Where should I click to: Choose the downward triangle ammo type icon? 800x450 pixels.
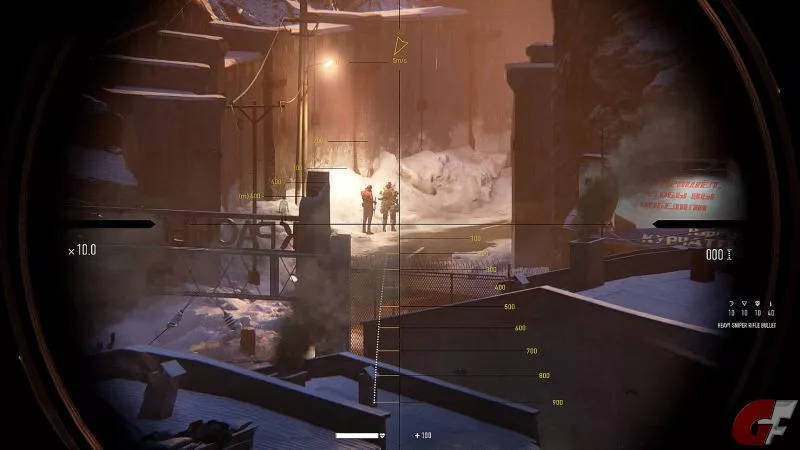tap(744, 302)
